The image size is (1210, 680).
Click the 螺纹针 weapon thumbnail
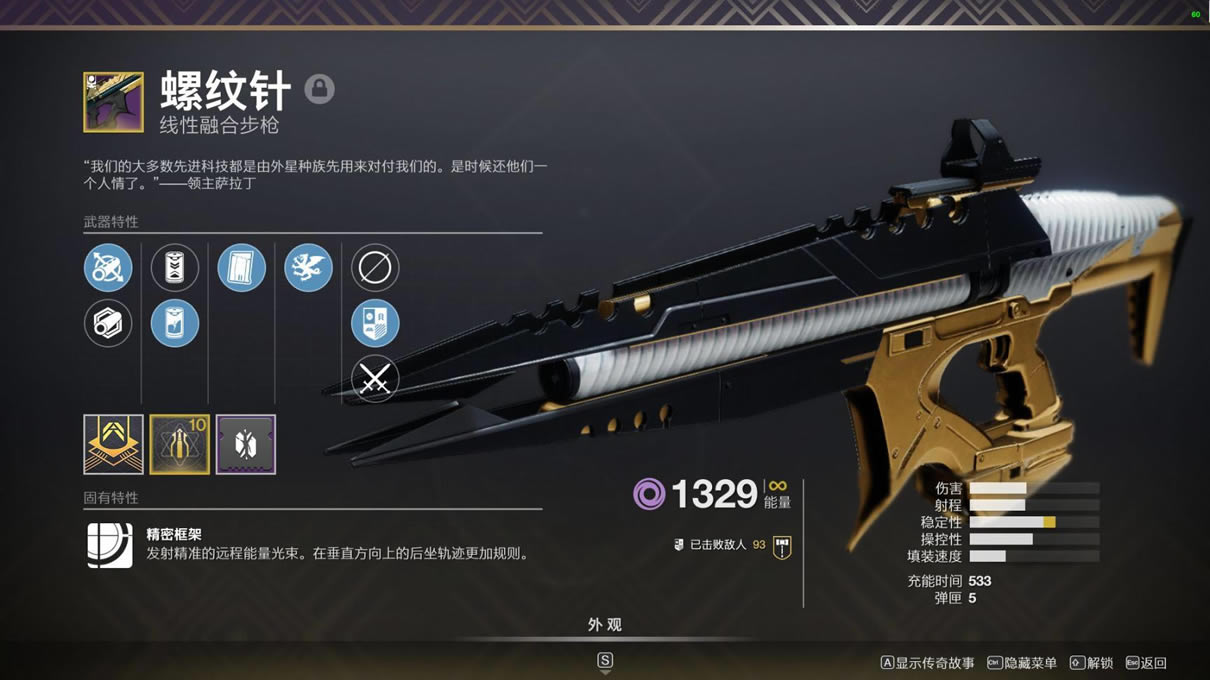[113, 102]
